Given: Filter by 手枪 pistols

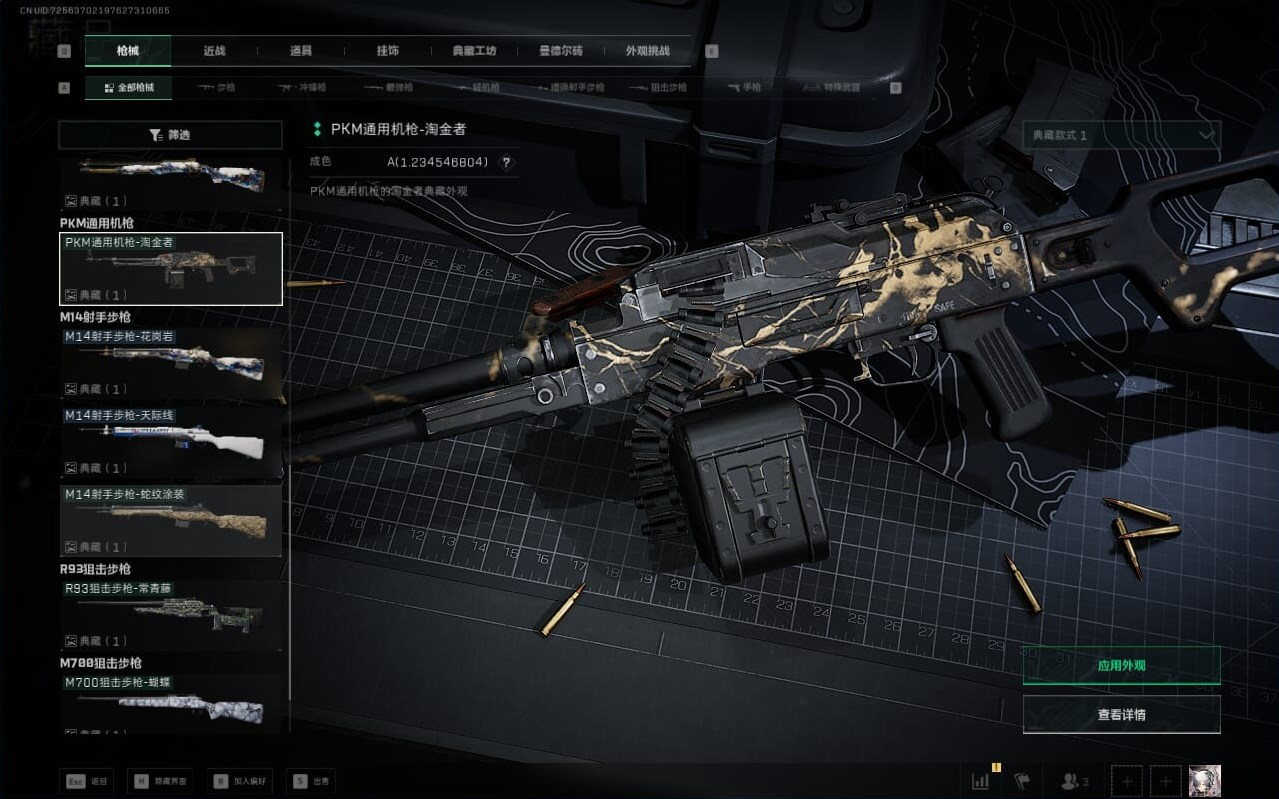Looking at the screenshot, I should pos(745,88).
